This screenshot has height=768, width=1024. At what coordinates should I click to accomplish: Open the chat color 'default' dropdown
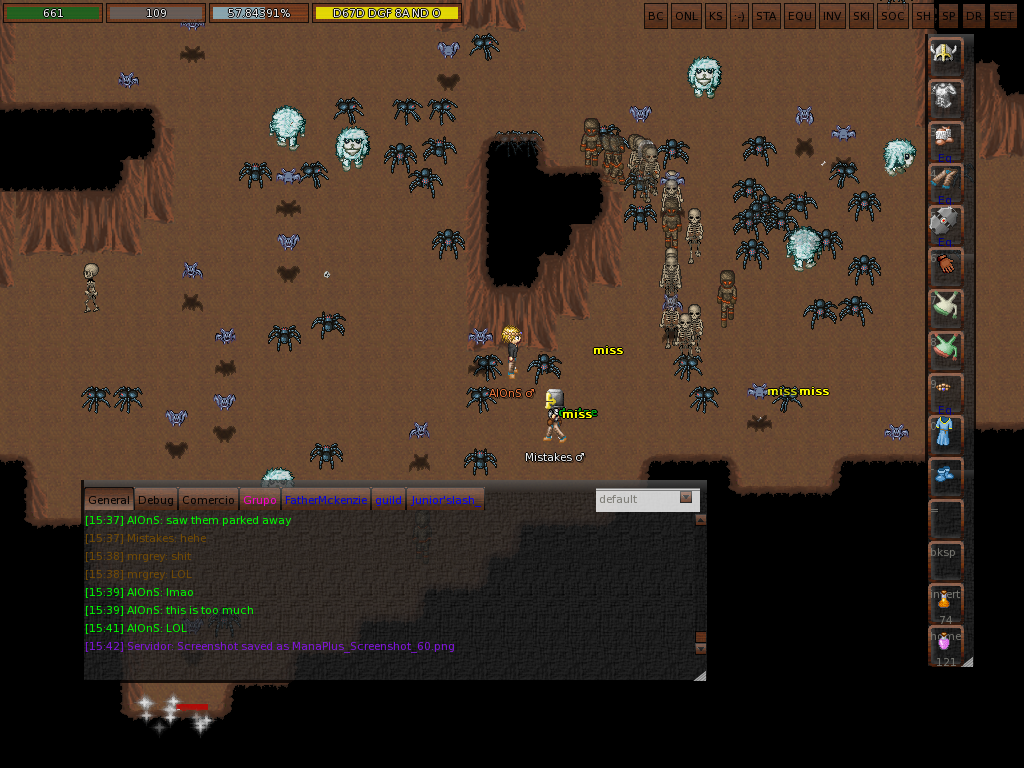645,499
